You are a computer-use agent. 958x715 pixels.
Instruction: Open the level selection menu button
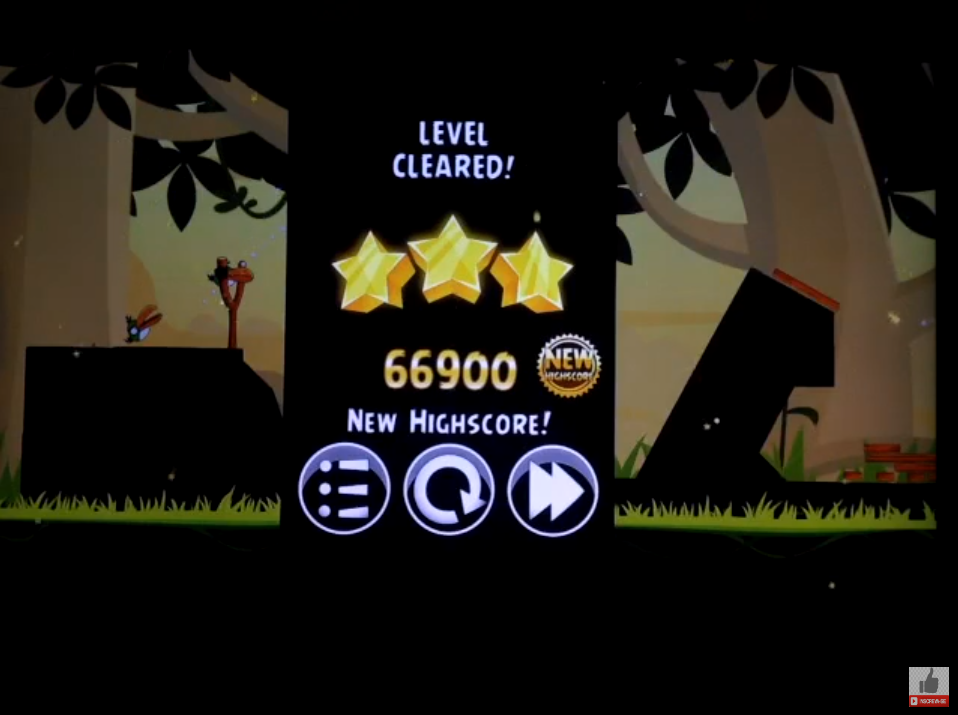point(343,490)
